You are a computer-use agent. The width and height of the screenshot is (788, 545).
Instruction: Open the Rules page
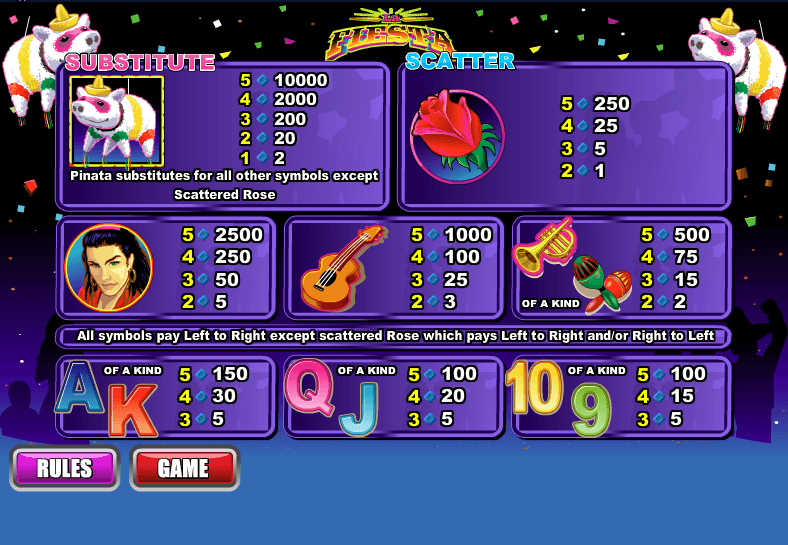[65, 468]
